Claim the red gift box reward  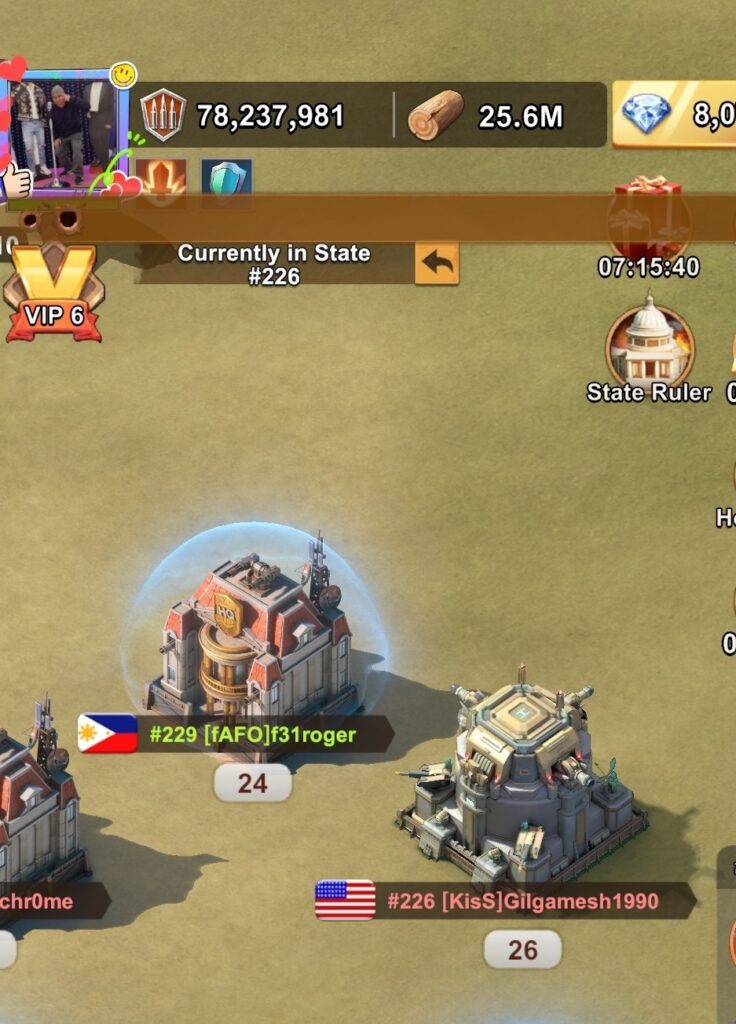[x=648, y=218]
